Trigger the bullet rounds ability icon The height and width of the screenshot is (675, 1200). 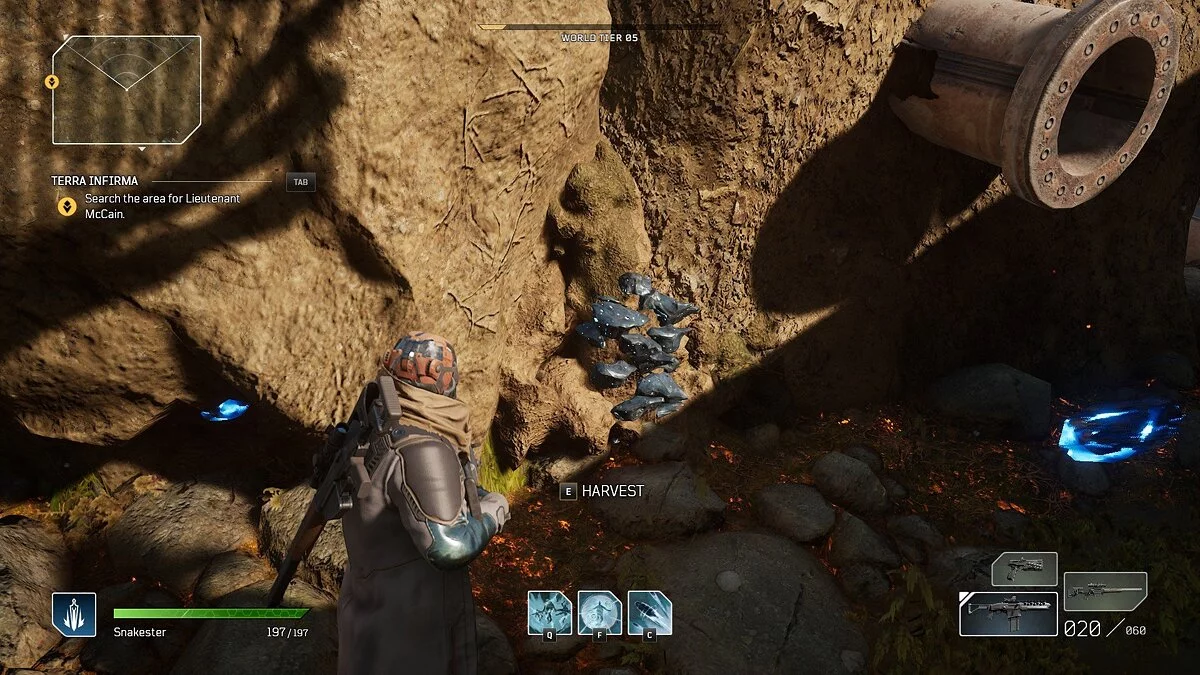pyautogui.click(x=649, y=612)
